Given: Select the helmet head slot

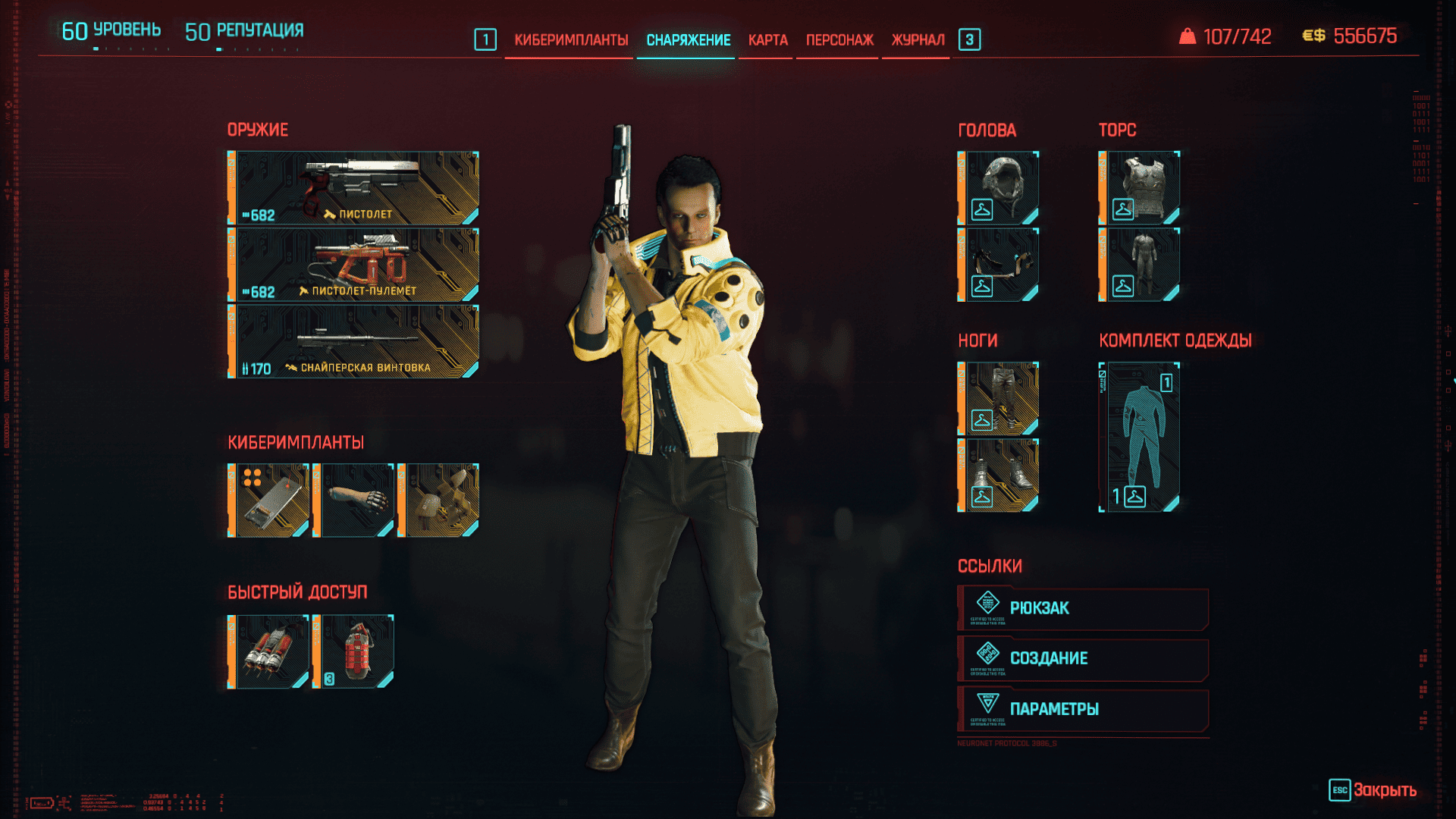Looking at the screenshot, I should 999,188.
